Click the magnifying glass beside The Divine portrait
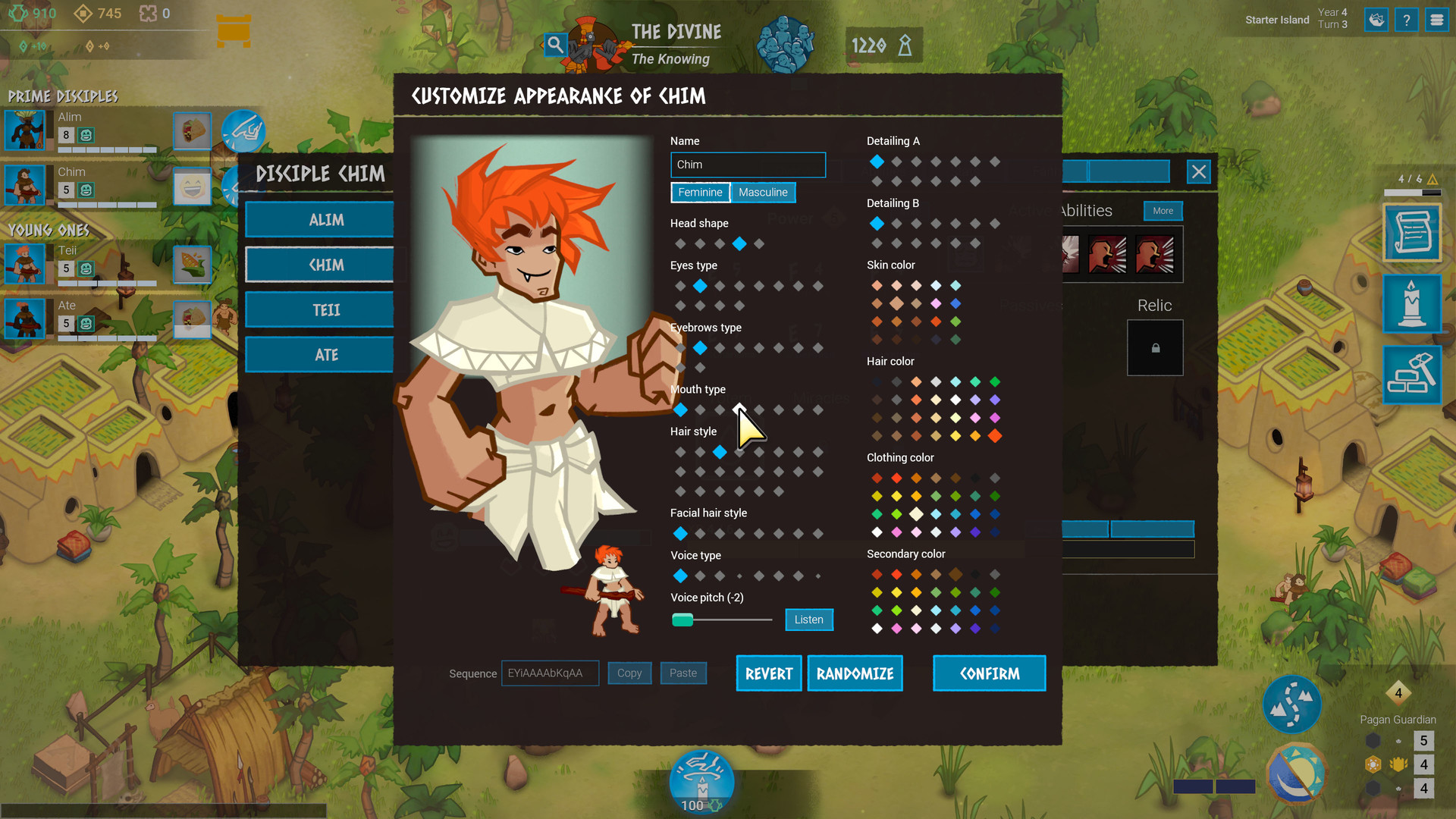The image size is (1456, 819). [x=556, y=45]
